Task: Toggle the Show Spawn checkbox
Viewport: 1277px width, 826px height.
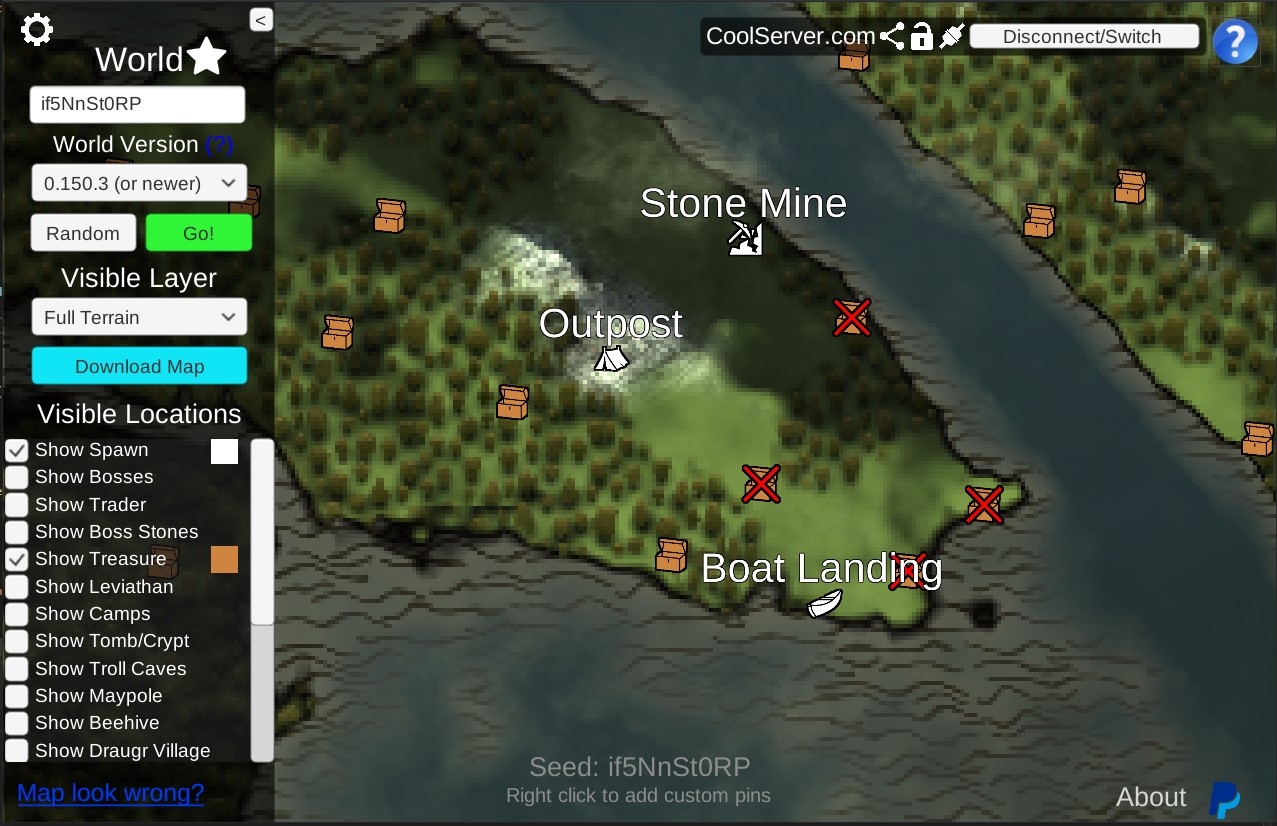Action: pos(17,451)
